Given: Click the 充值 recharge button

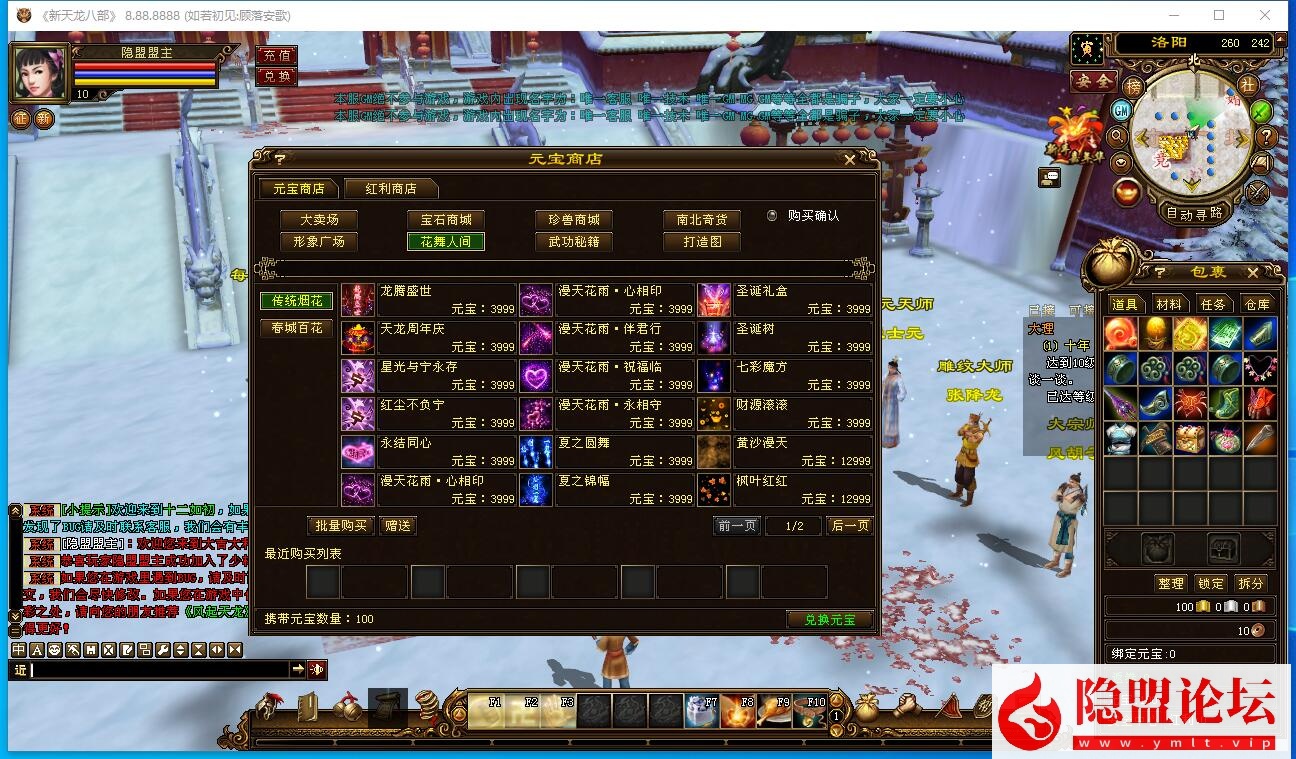Looking at the screenshot, I should tap(276, 55).
